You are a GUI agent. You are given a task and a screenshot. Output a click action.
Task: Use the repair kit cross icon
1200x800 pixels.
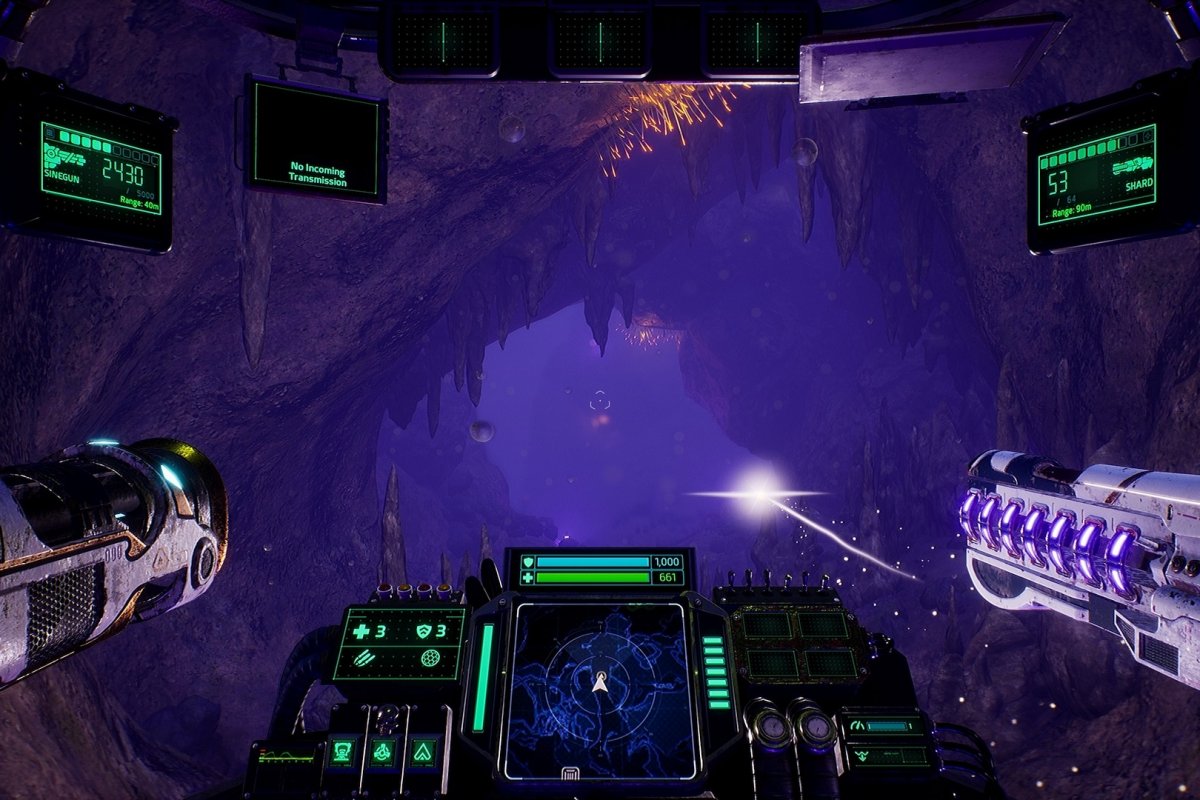tap(362, 631)
